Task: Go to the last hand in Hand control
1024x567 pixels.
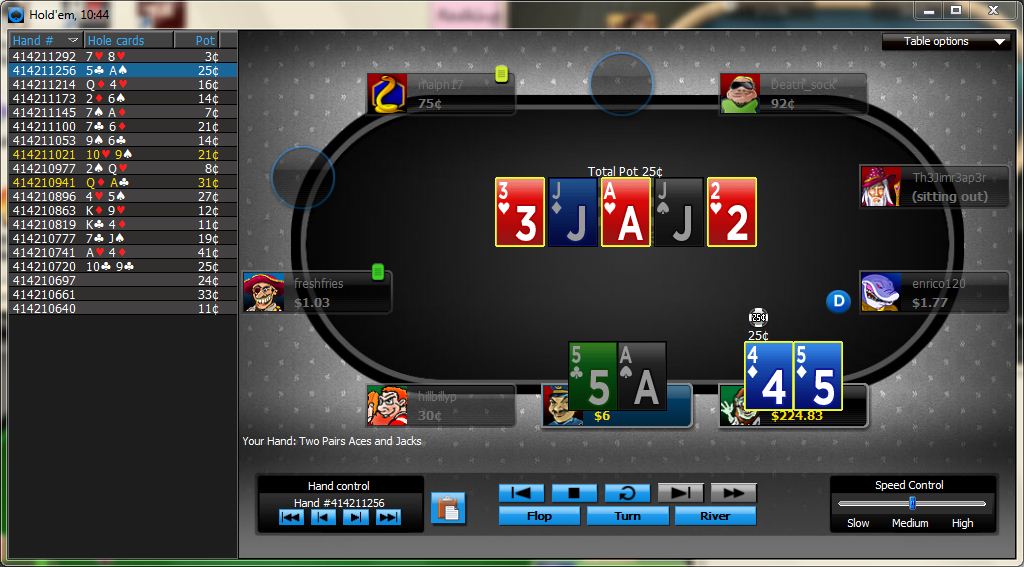Action: click(388, 517)
